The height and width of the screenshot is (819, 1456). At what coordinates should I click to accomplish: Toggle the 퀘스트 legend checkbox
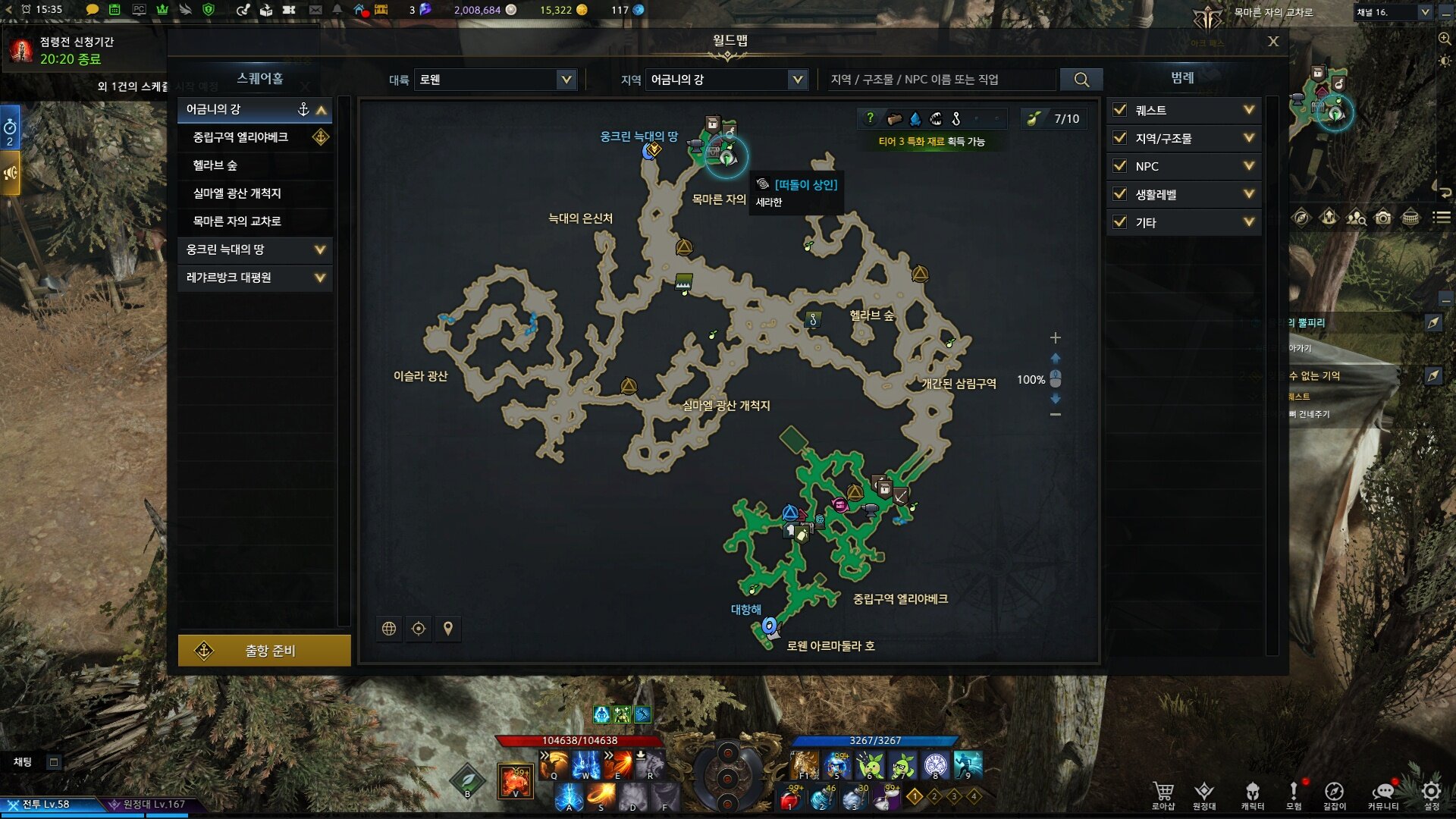coord(1119,110)
